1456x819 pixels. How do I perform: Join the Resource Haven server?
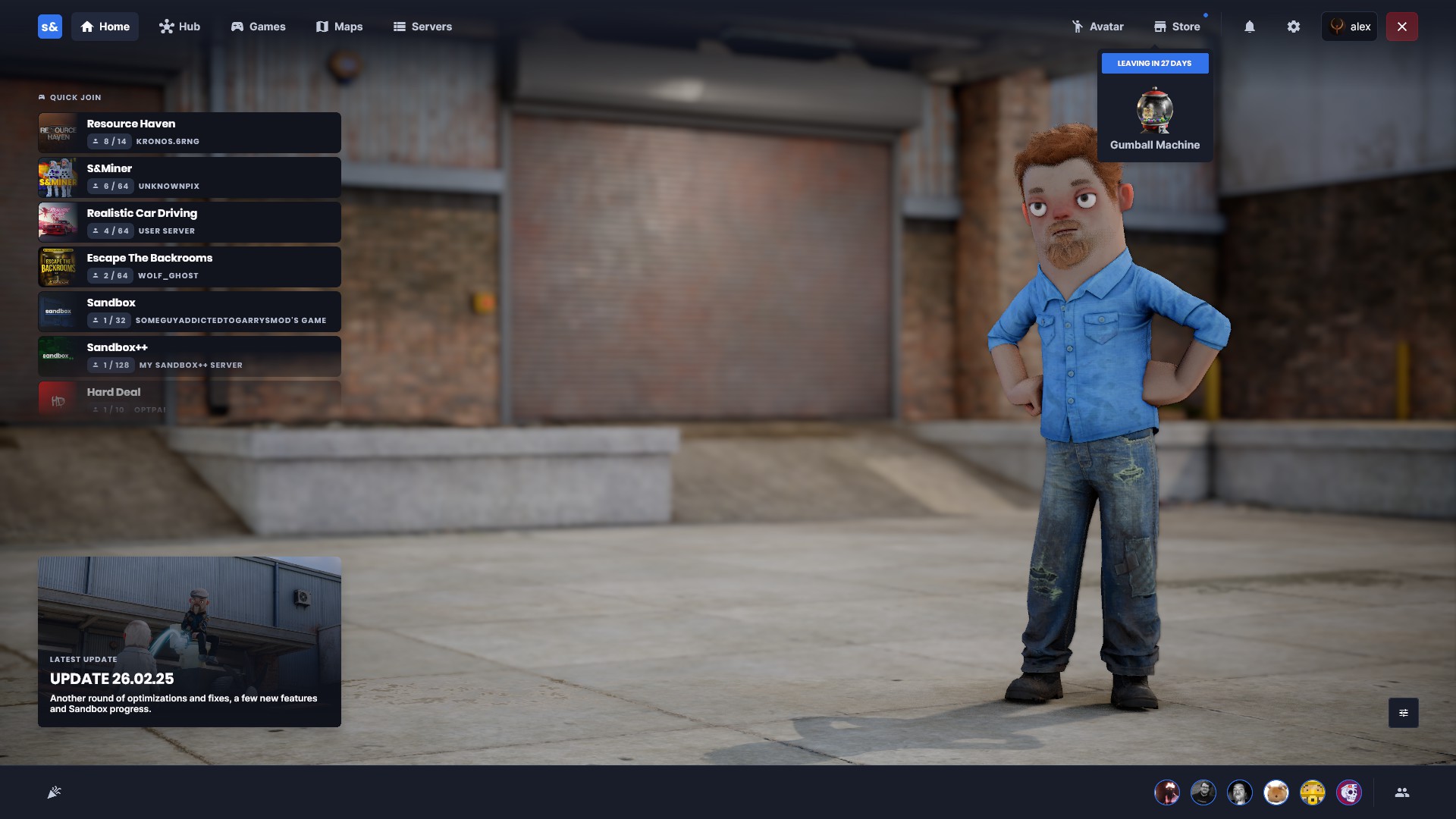190,133
